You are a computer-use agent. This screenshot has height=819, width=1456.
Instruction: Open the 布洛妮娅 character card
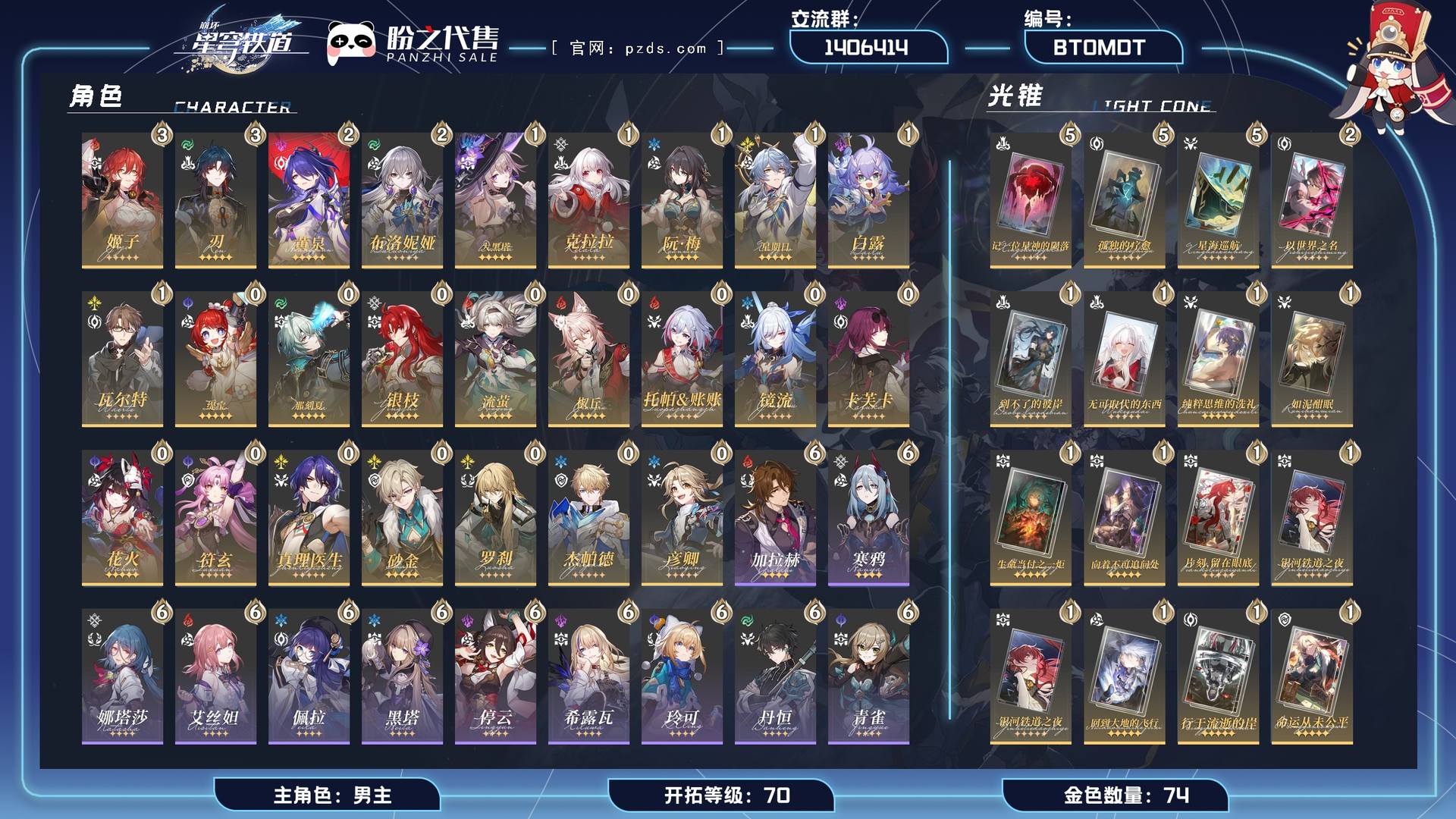pyautogui.click(x=402, y=201)
